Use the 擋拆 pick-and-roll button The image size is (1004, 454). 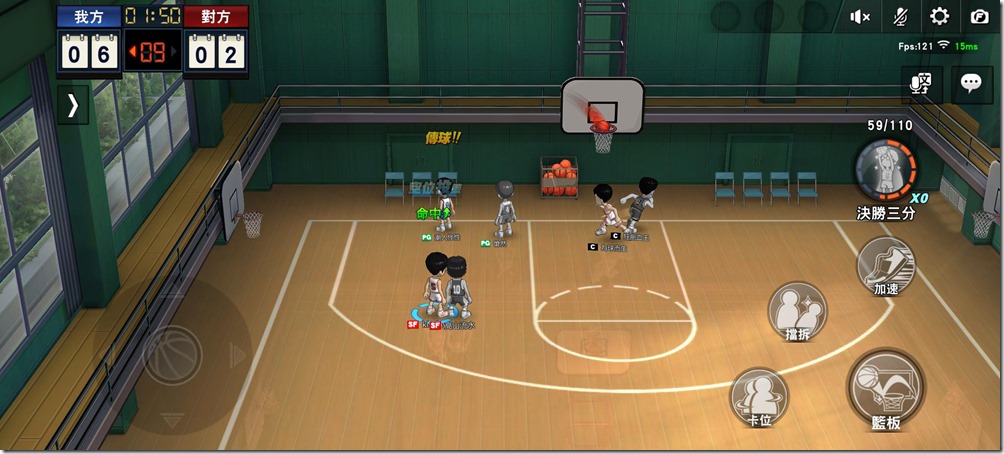click(x=797, y=310)
